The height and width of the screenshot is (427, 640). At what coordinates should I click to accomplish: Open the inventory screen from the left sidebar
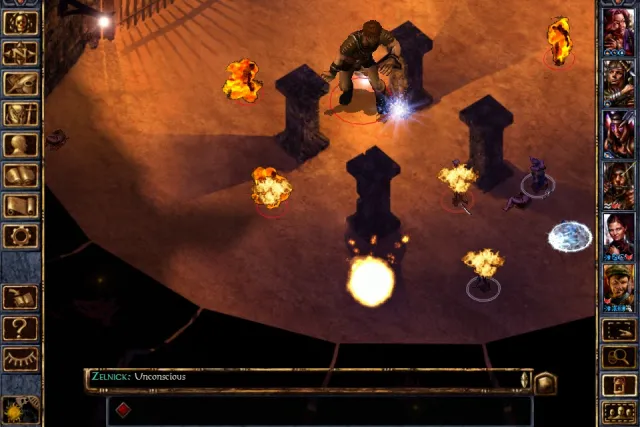click(20, 115)
